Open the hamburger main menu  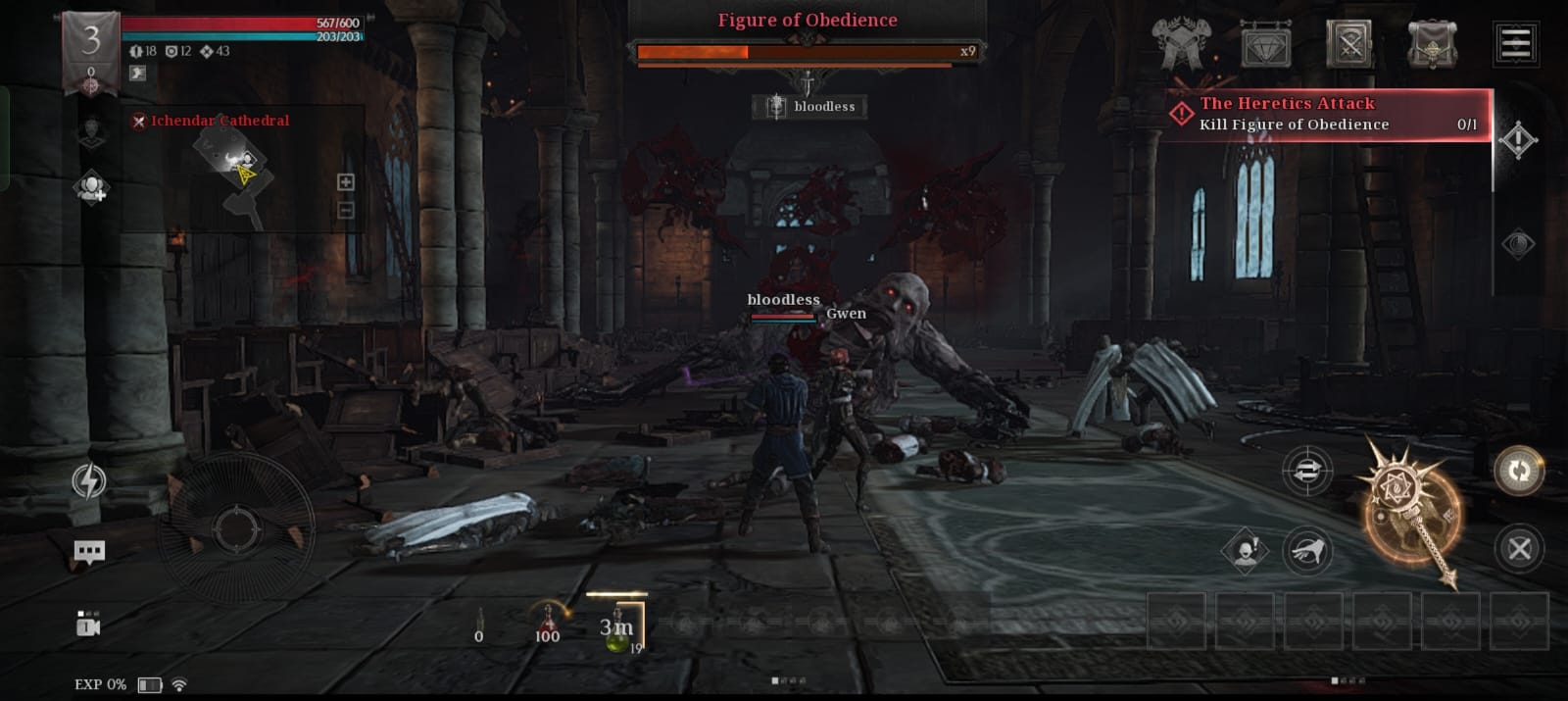click(x=1515, y=43)
